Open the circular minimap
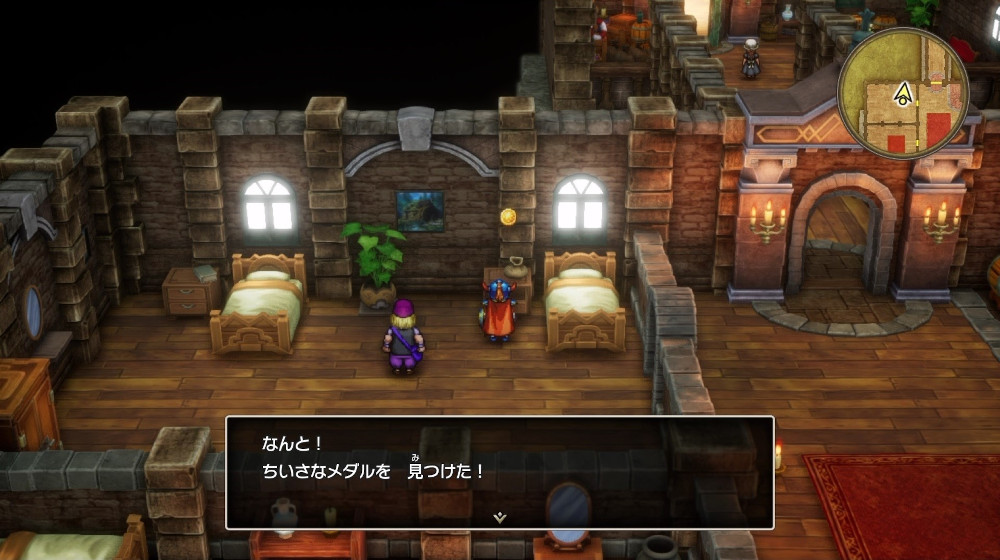Screen dimensions: 1000x560 click(x=903, y=93)
